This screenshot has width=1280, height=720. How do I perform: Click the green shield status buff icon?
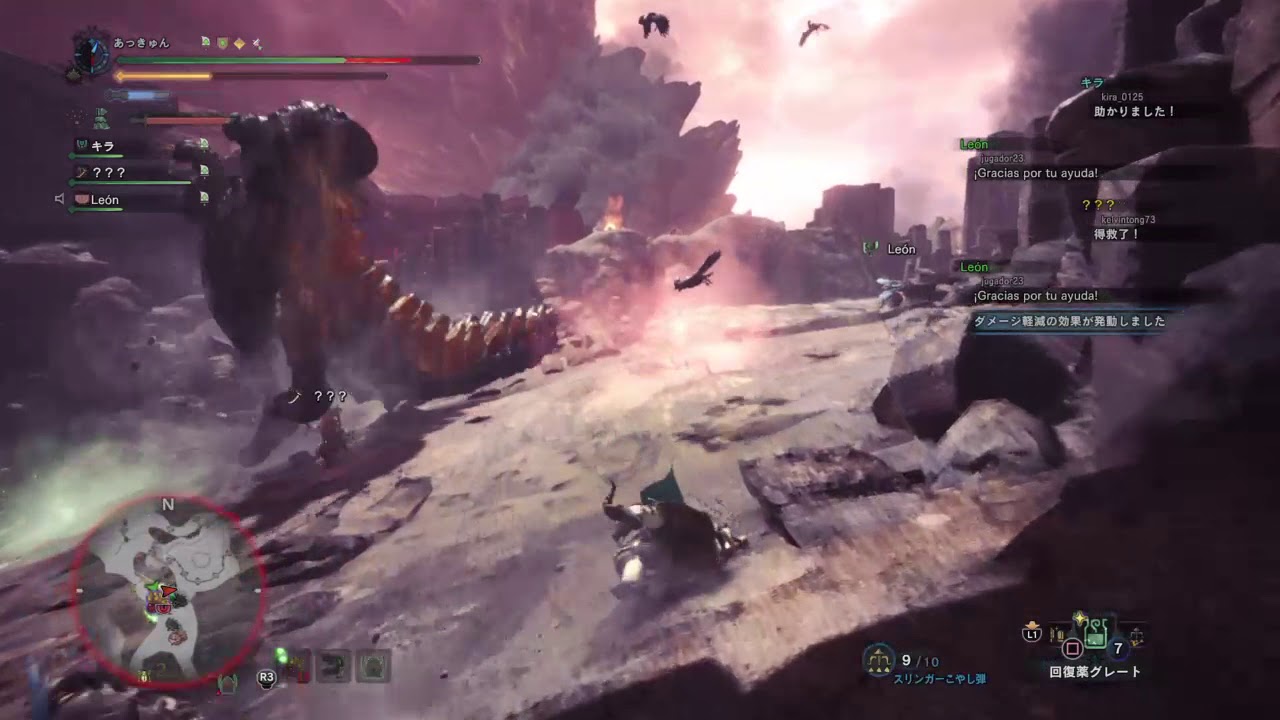pyautogui.click(x=221, y=43)
